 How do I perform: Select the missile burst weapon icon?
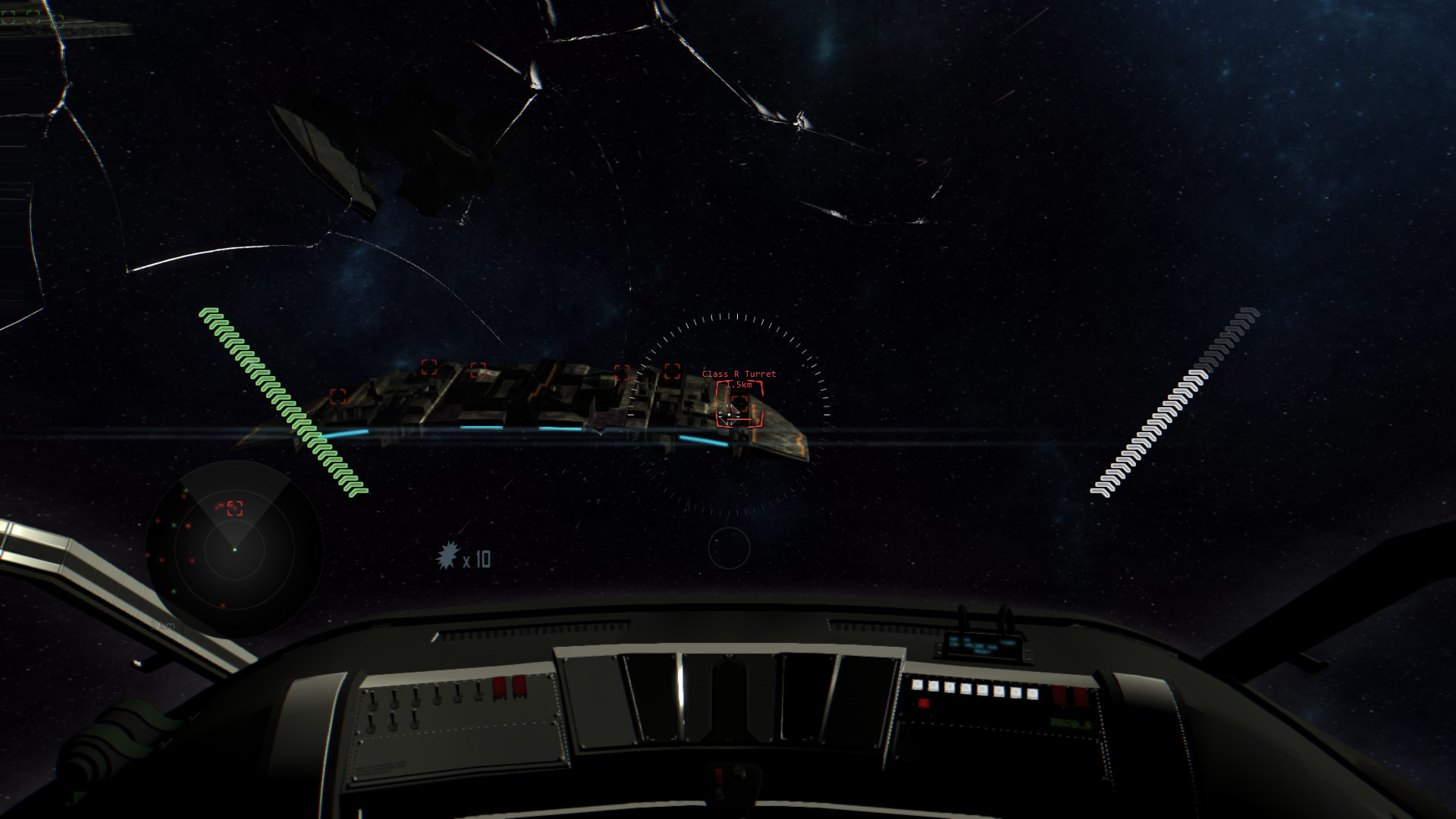(448, 557)
